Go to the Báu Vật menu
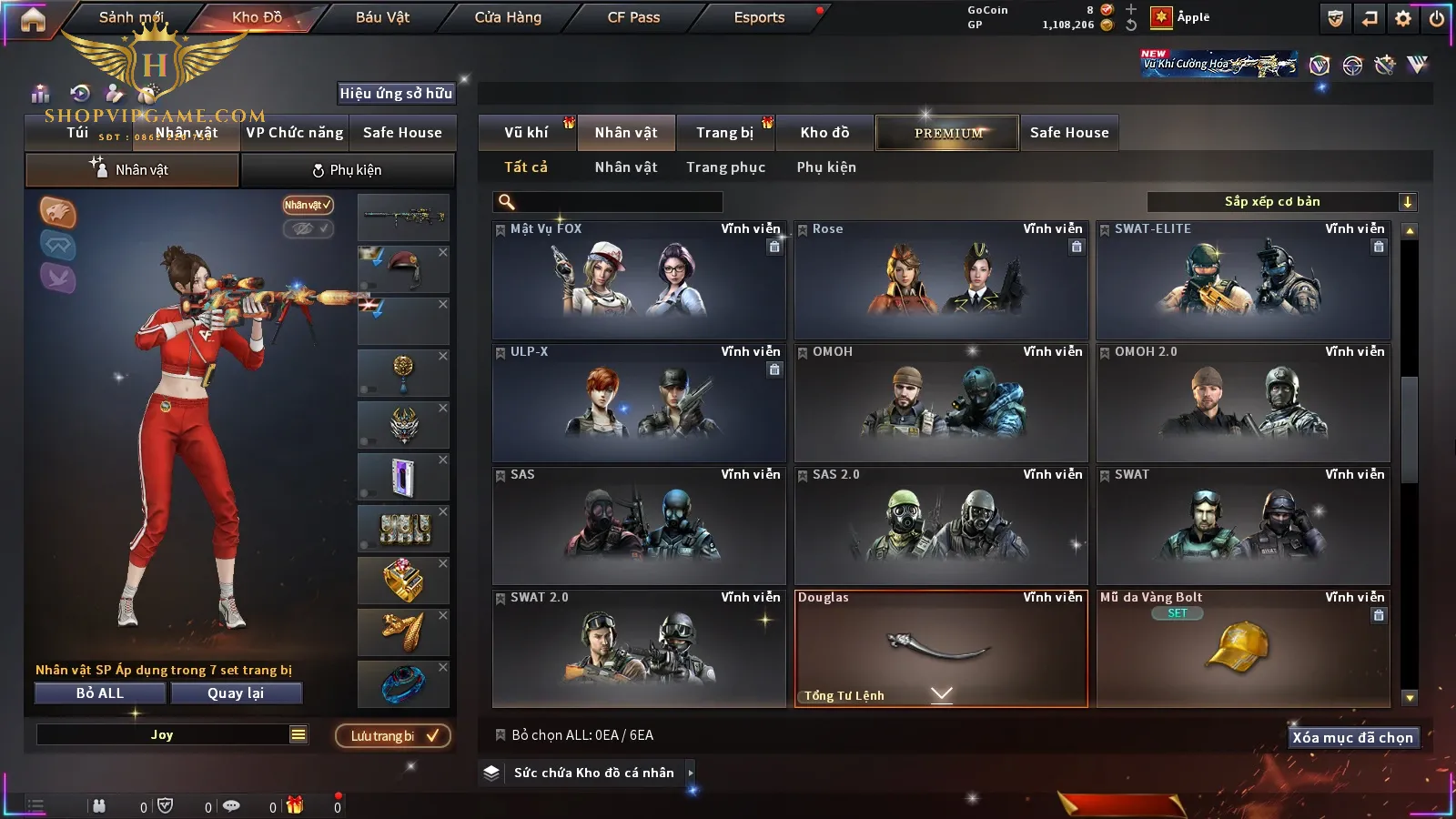This screenshot has width=1456, height=819. click(382, 17)
